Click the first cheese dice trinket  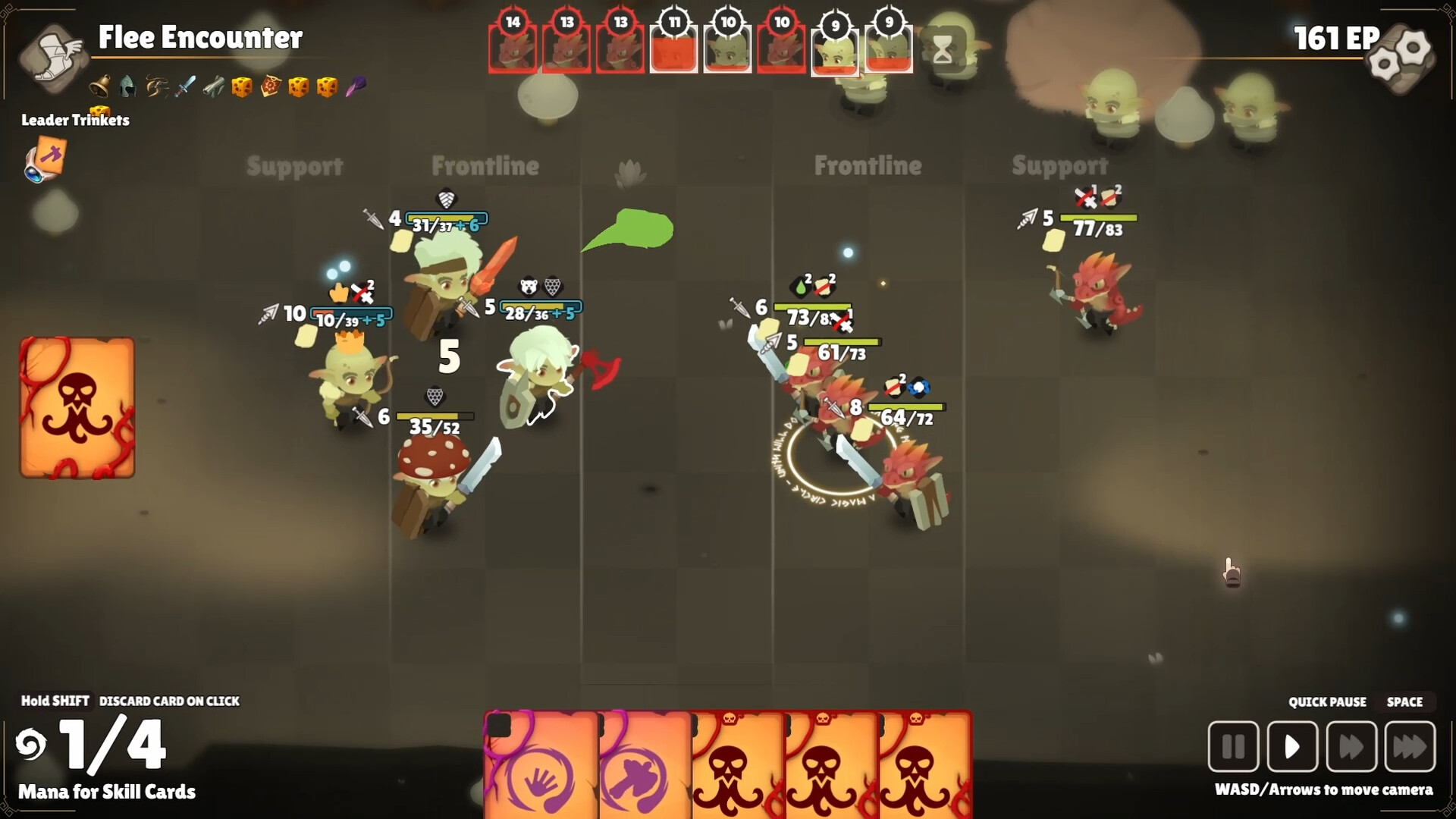[242, 87]
